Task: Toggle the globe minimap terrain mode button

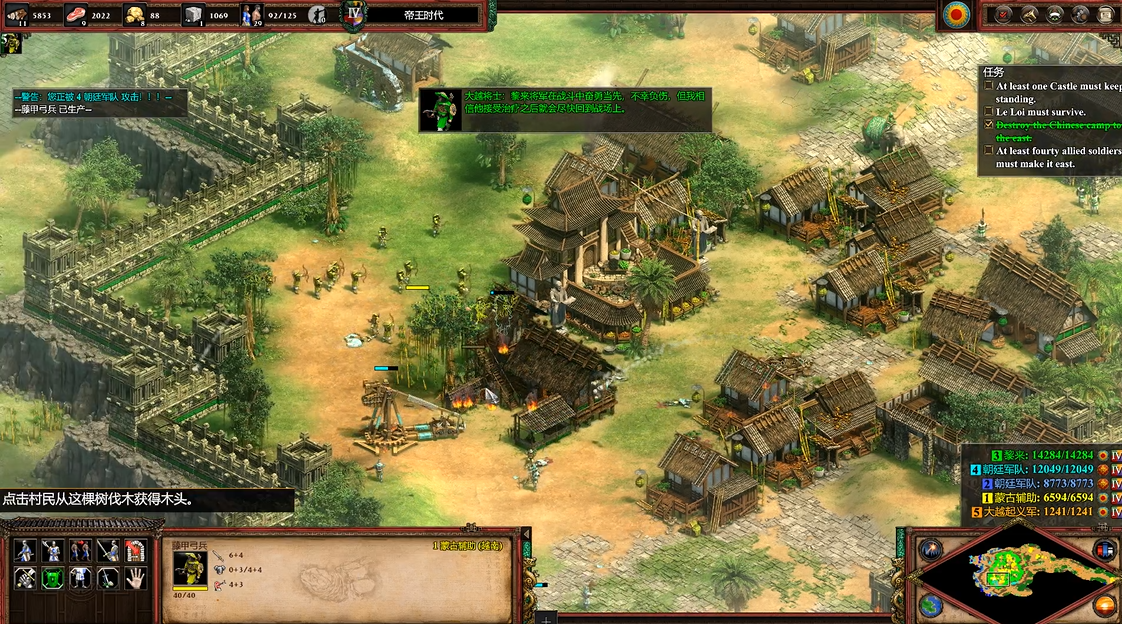Action: tap(930, 605)
